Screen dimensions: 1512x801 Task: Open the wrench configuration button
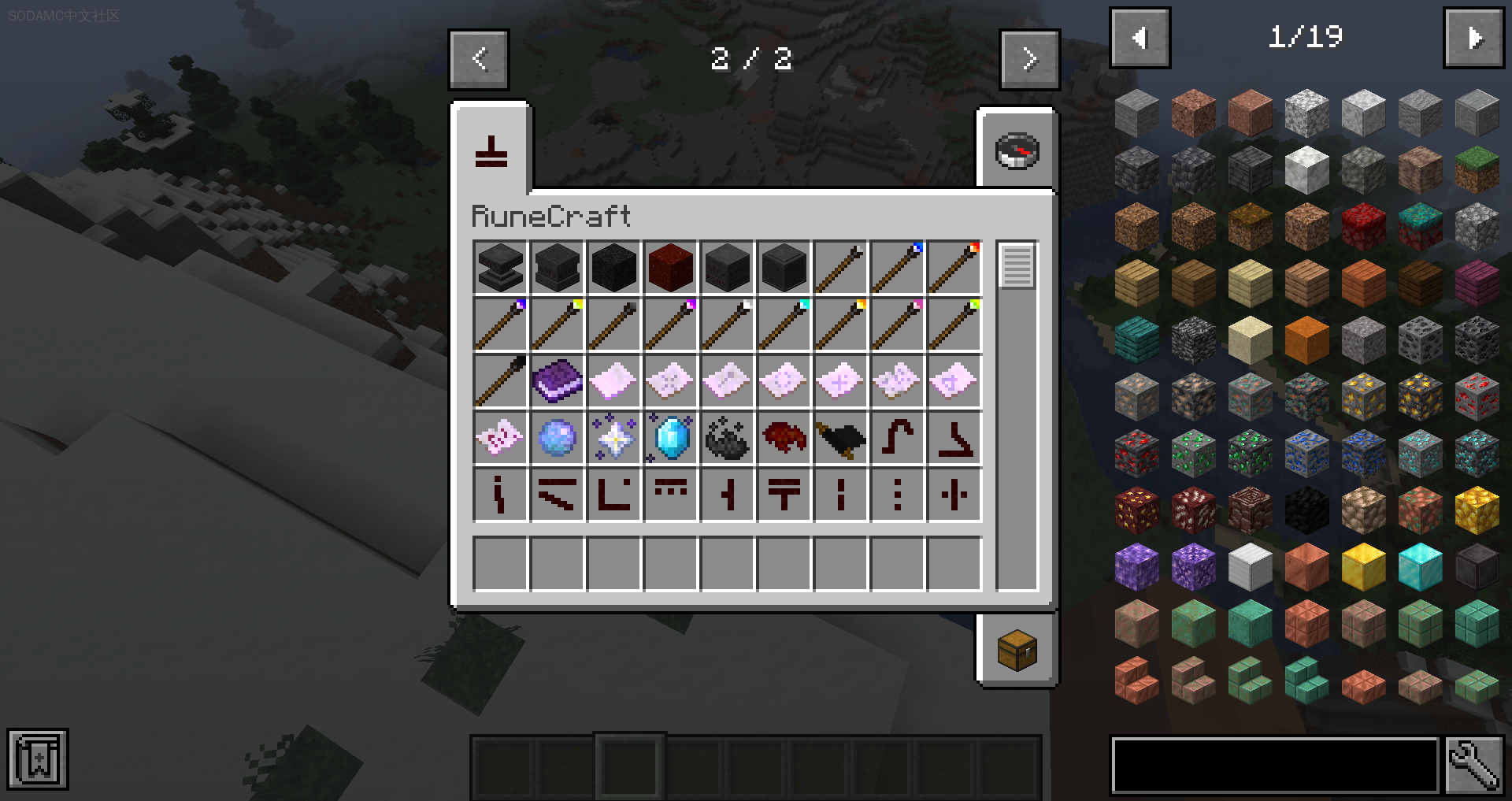pyautogui.click(x=1473, y=765)
